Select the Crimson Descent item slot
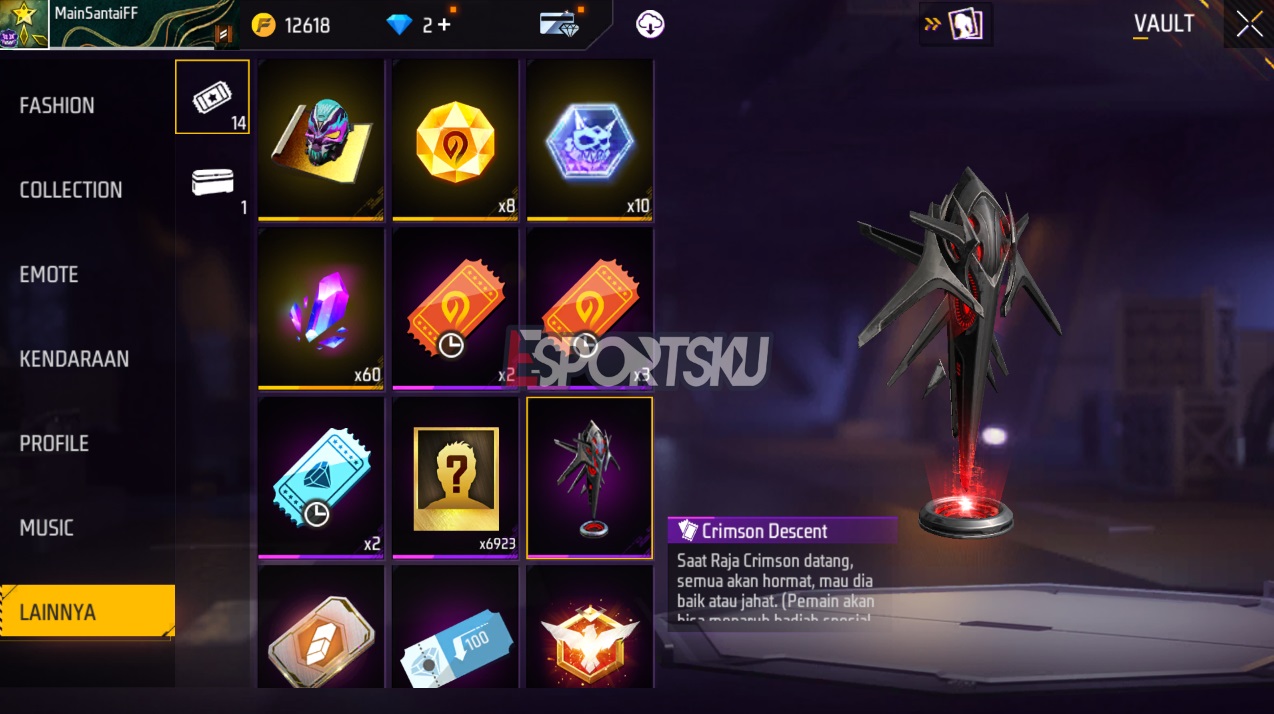Screen dimensions: 1274x714 tap(589, 477)
